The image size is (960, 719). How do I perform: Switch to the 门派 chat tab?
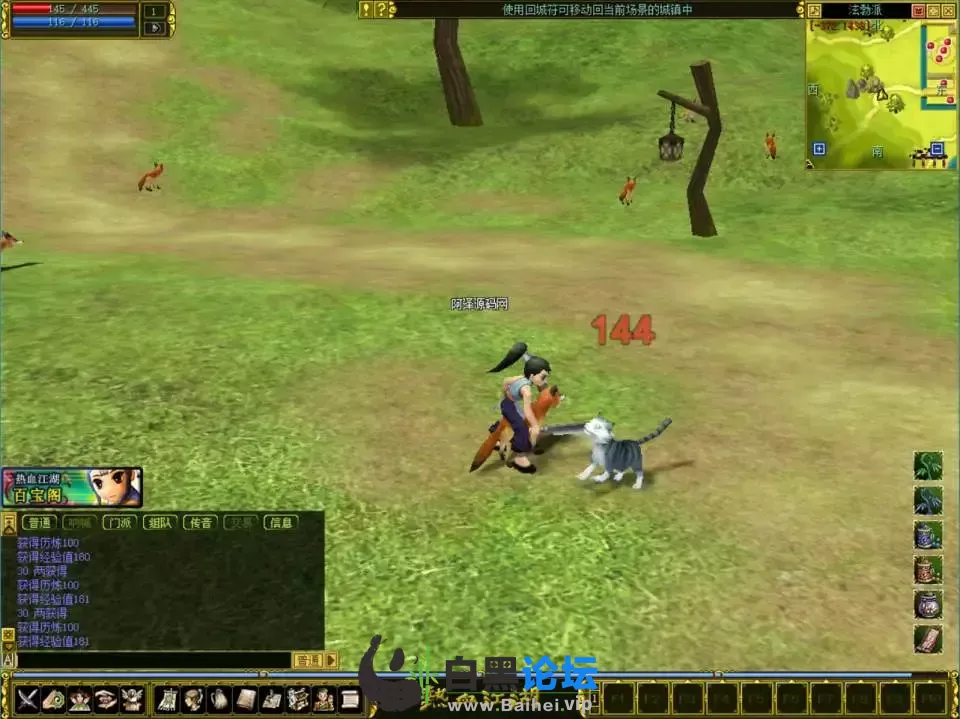(x=120, y=522)
